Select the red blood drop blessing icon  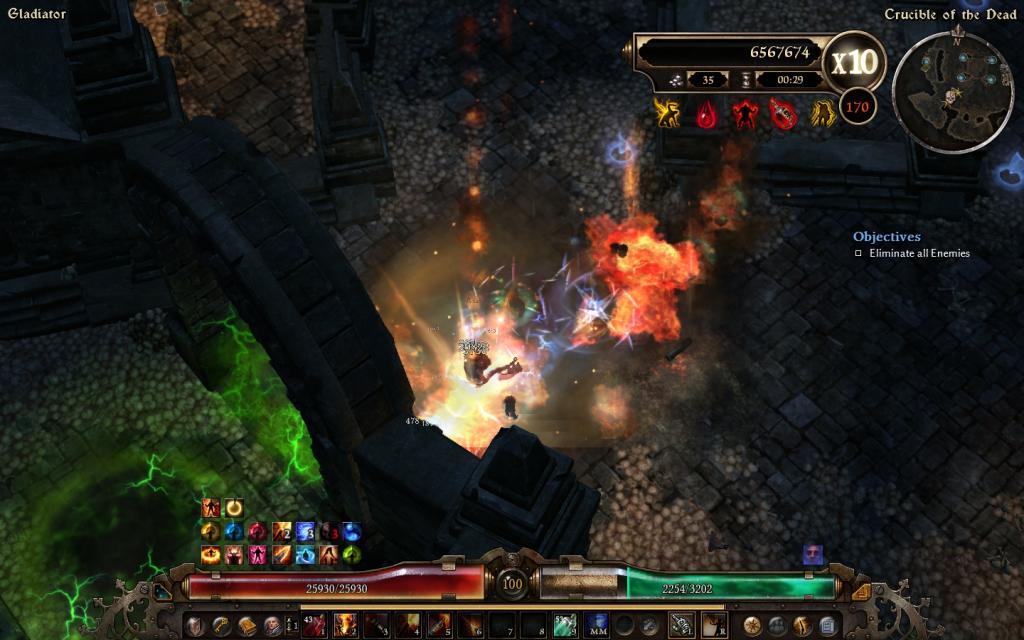point(706,114)
